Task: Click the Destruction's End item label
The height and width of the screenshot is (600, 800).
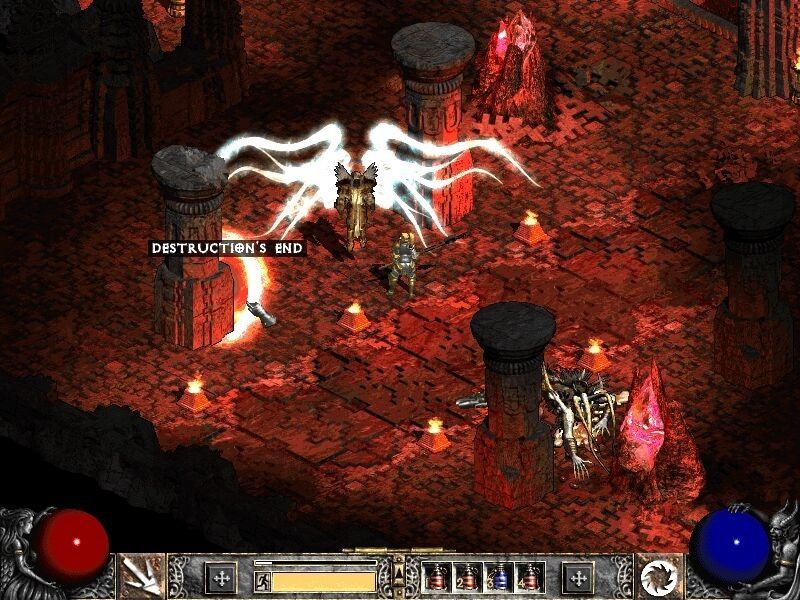Action: pyautogui.click(x=227, y=247)
